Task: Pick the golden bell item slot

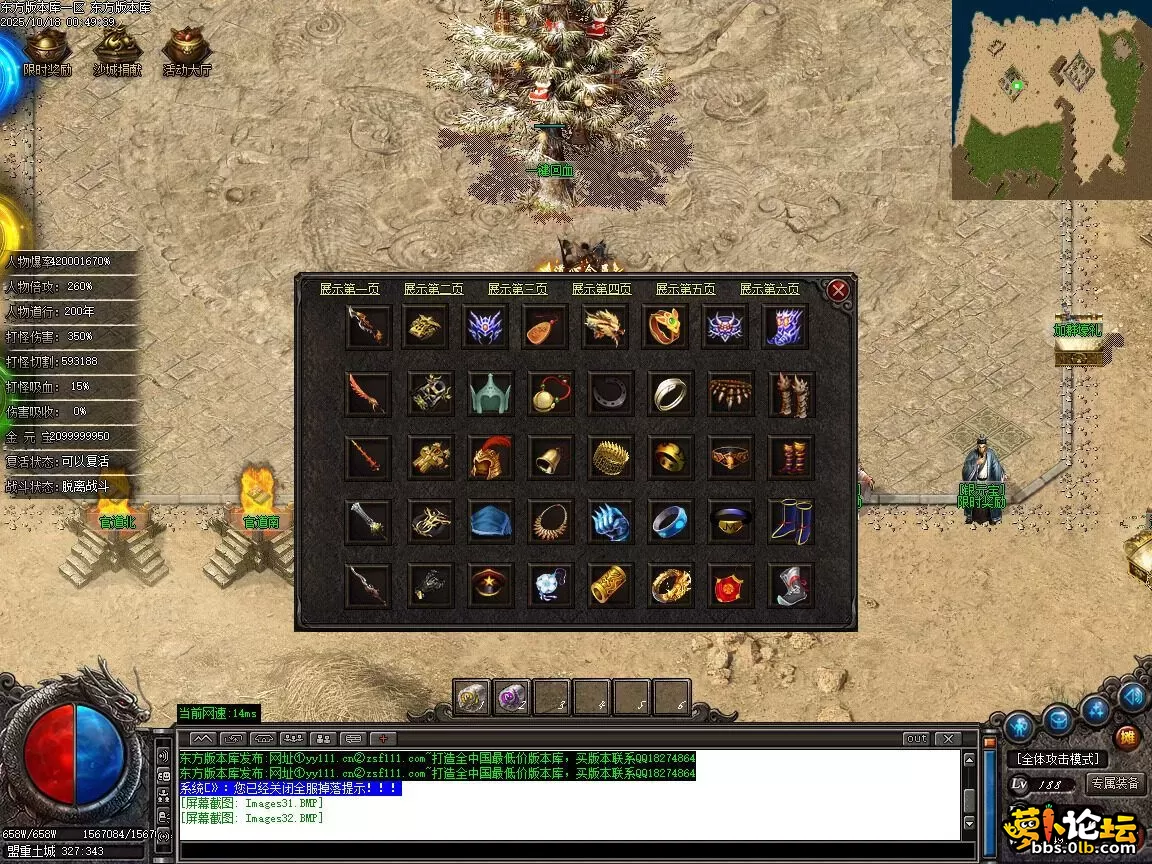Action: point(550,457)
